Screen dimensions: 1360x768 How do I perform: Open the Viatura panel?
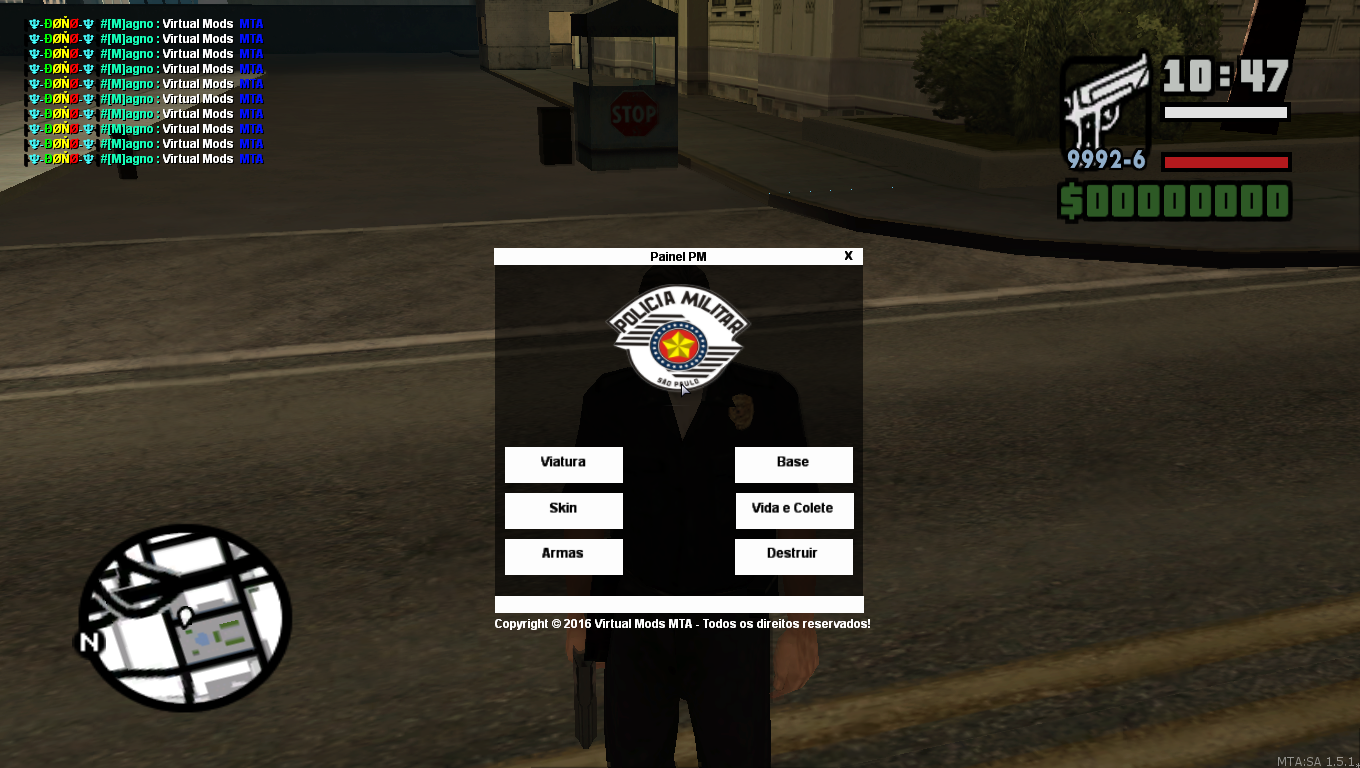[x=563, y=464]
